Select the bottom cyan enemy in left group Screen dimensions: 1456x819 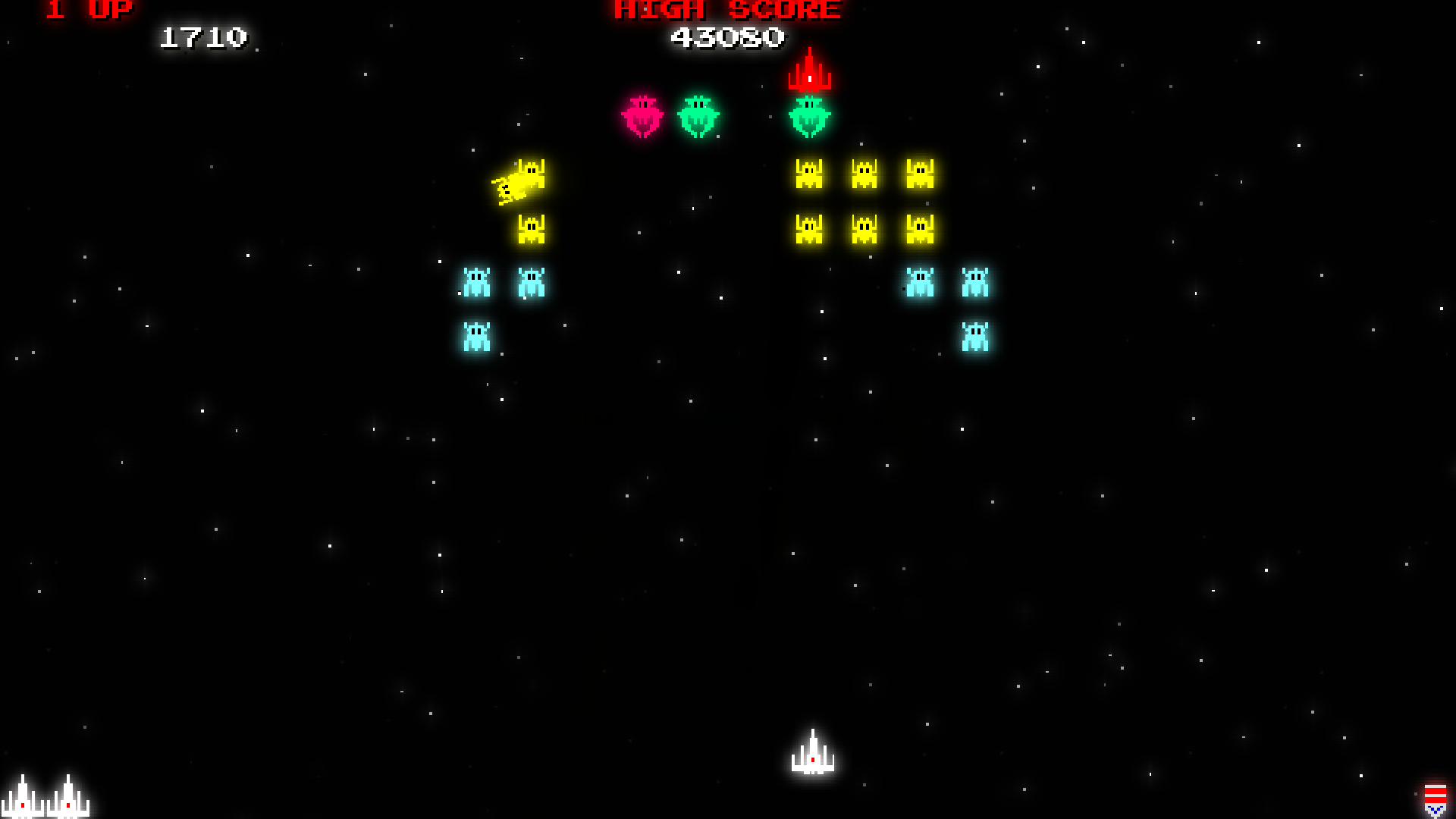point(478,336)
